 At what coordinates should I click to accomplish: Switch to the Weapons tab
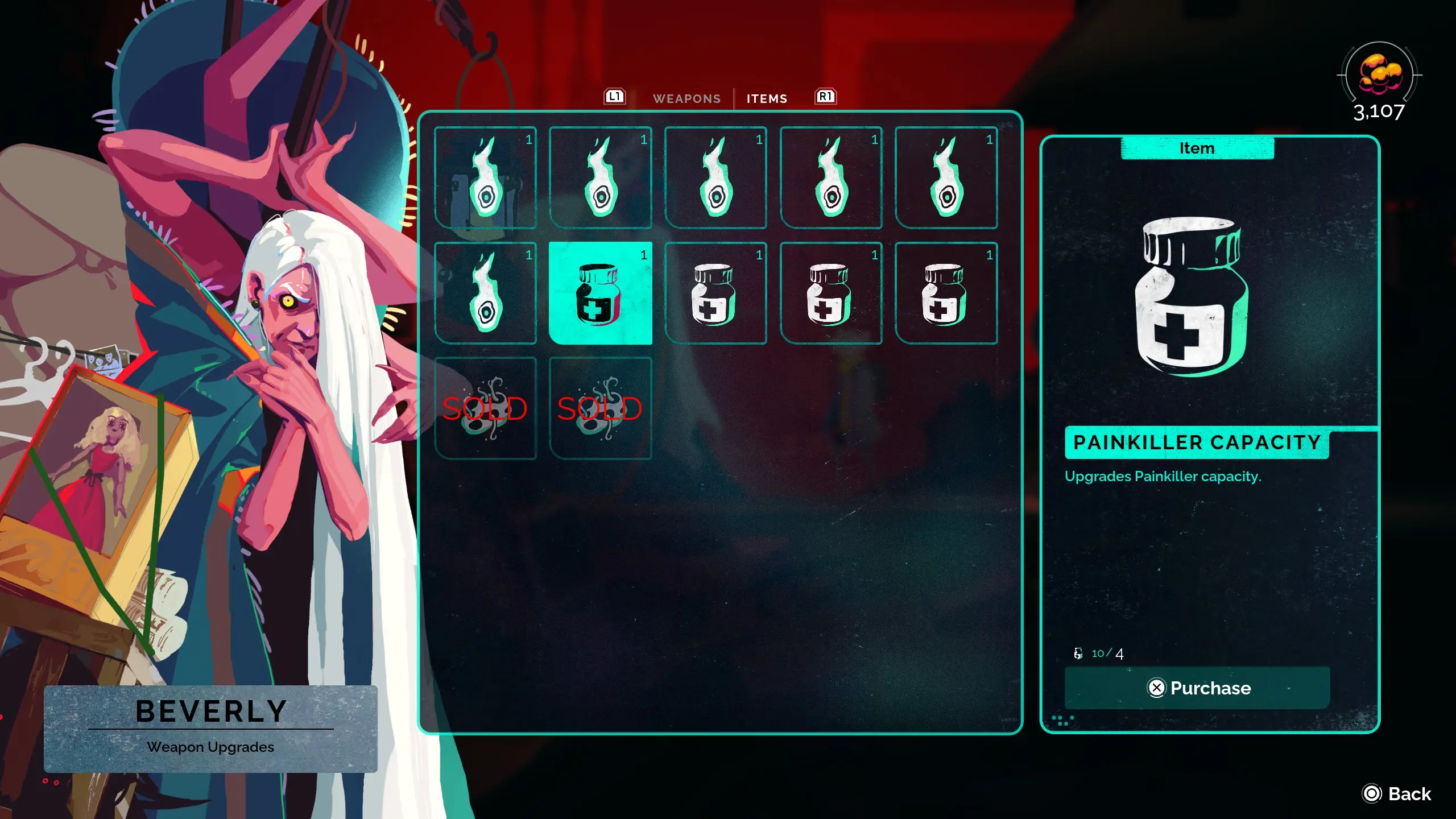(x=686, y=98)
